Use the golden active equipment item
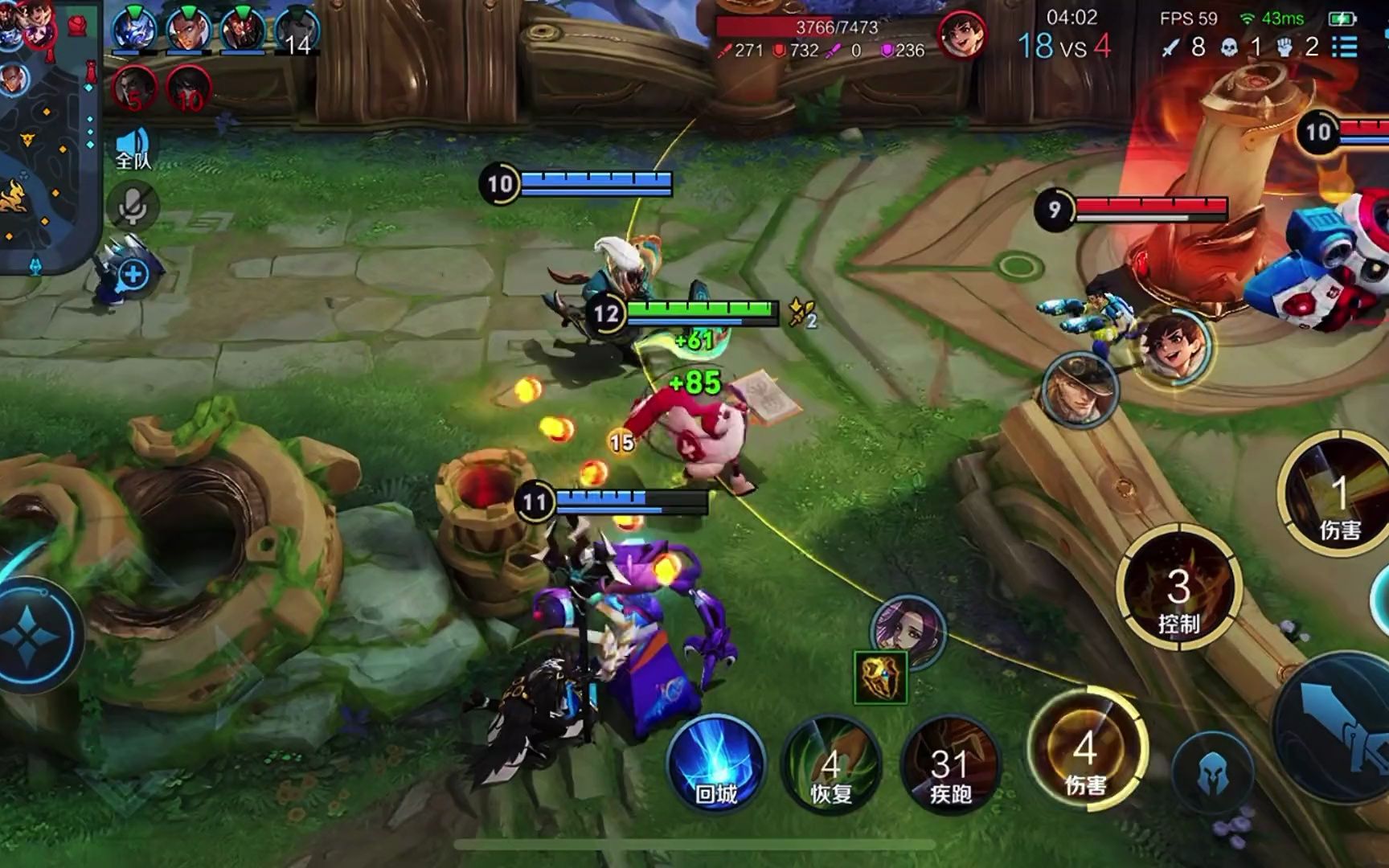Viewport: 1389px width, 868px height. click(880, 678)
